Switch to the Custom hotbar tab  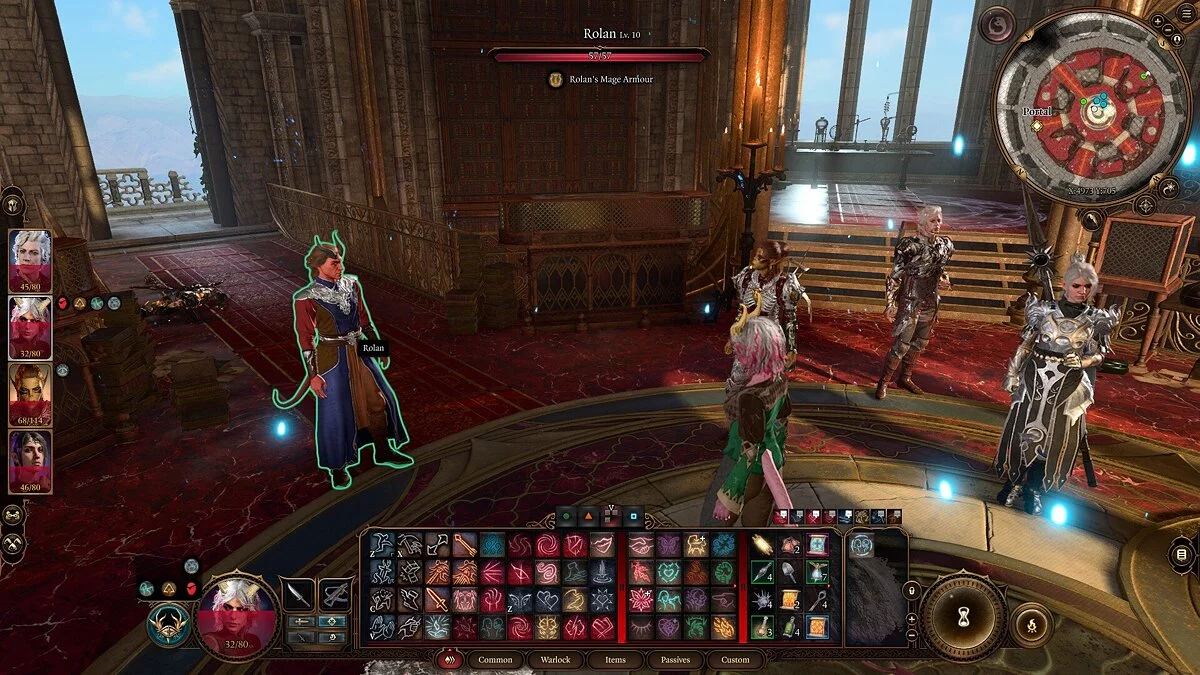(735, 660)
